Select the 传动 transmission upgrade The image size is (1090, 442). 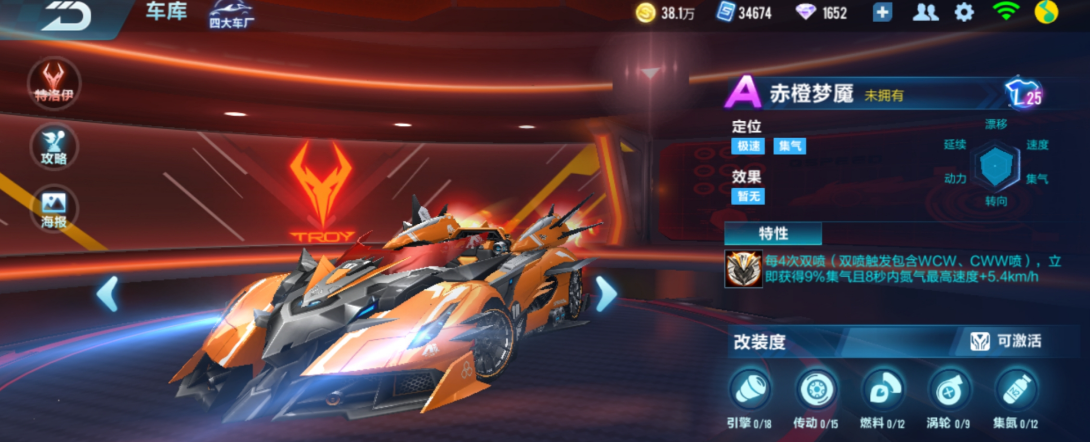tap(817, 389)
